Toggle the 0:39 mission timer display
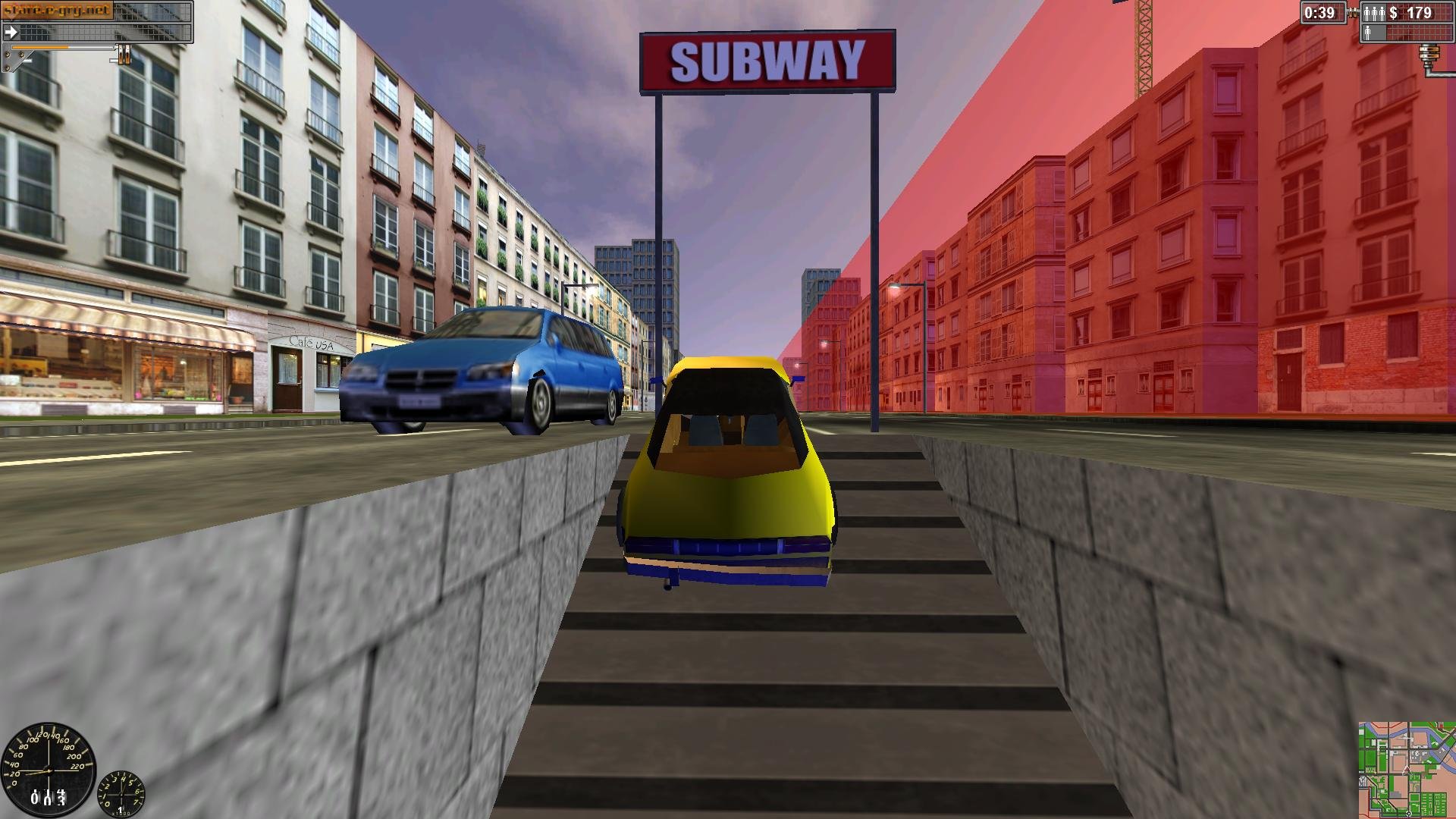The width and height of the screenshot is (1456, 819). [x=1319, y=12]
